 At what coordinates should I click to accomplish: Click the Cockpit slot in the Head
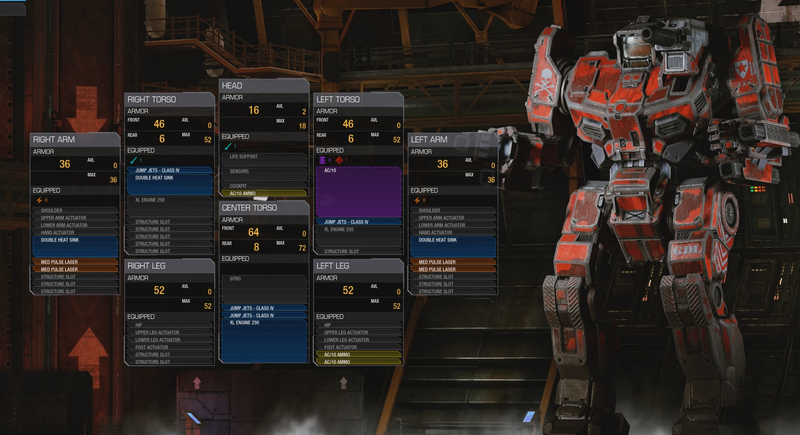263,185
